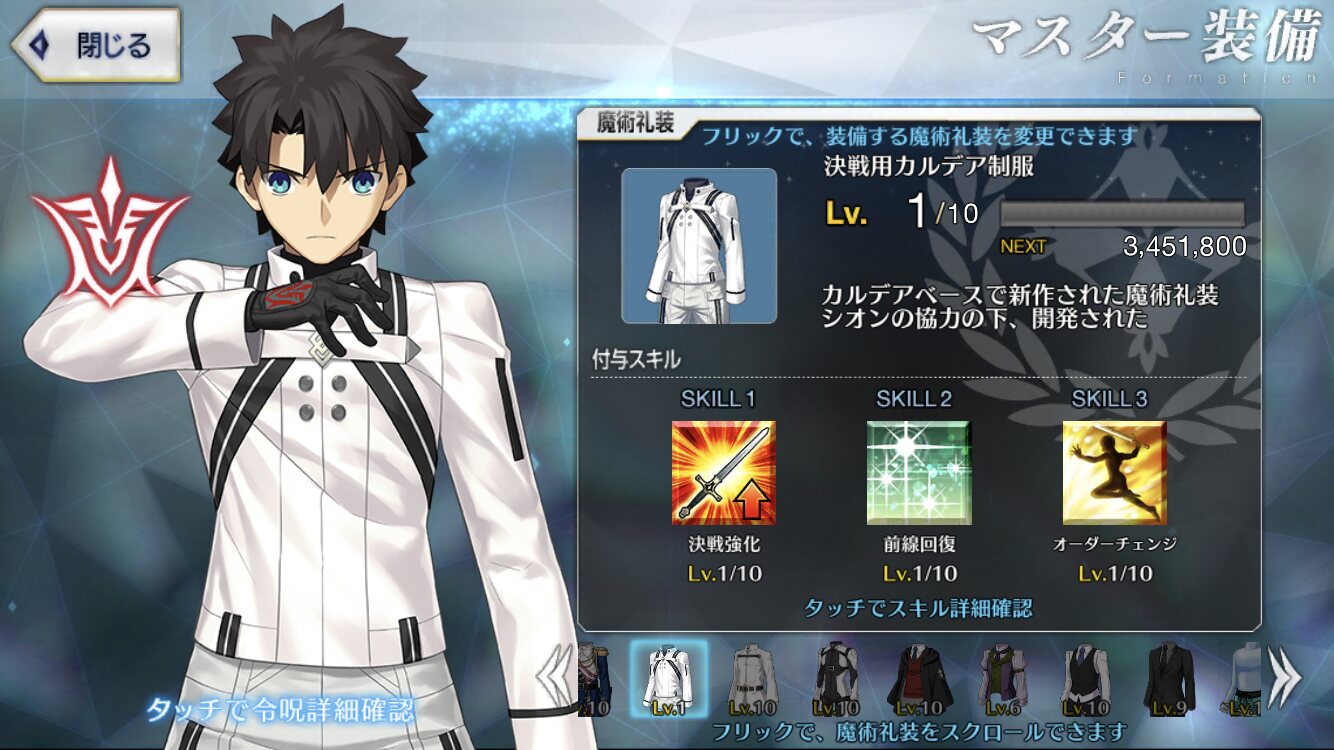Tap タッチでスキル詳細確認 to view skill details
Viewport: 1334px width, 750px height.
click(917, 608)
